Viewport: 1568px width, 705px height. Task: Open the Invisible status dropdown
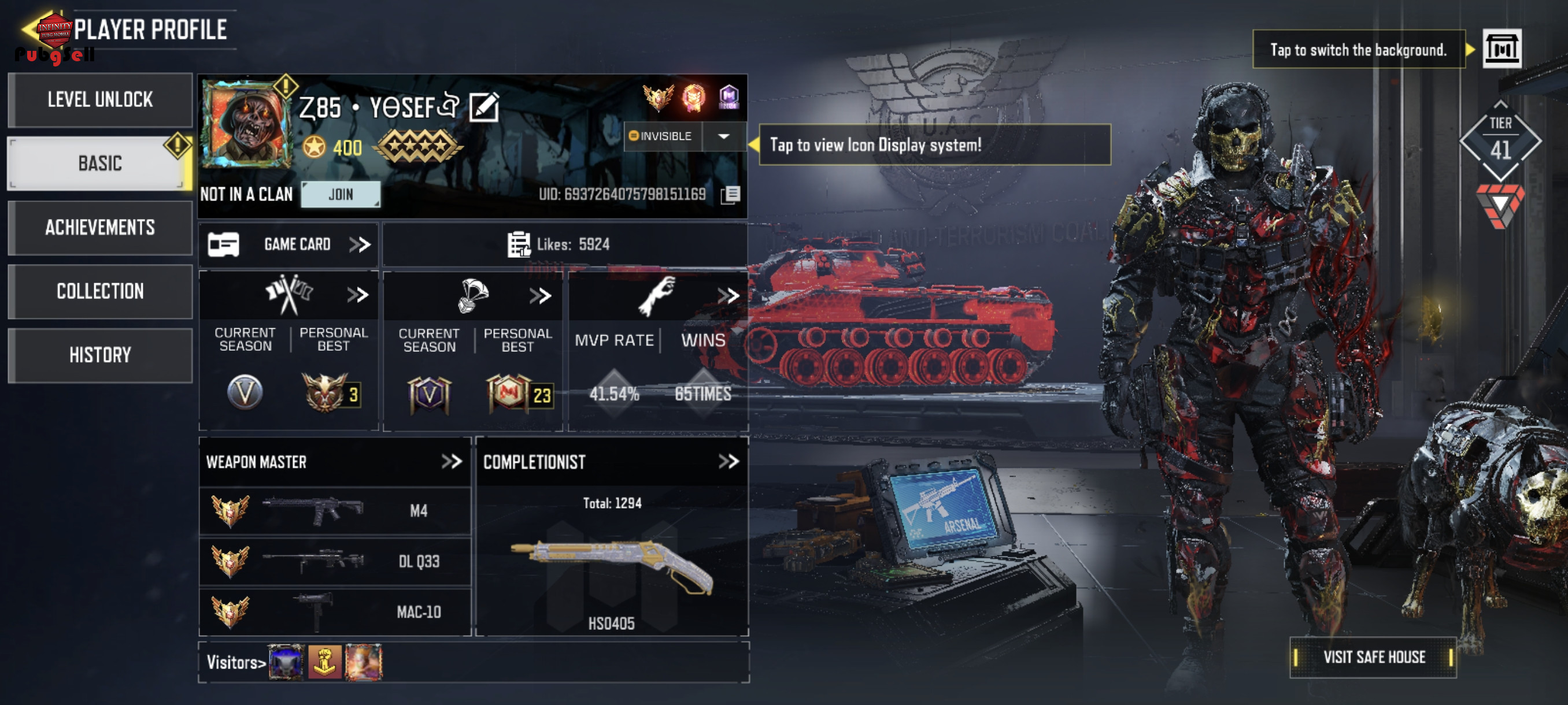point(723,136)
